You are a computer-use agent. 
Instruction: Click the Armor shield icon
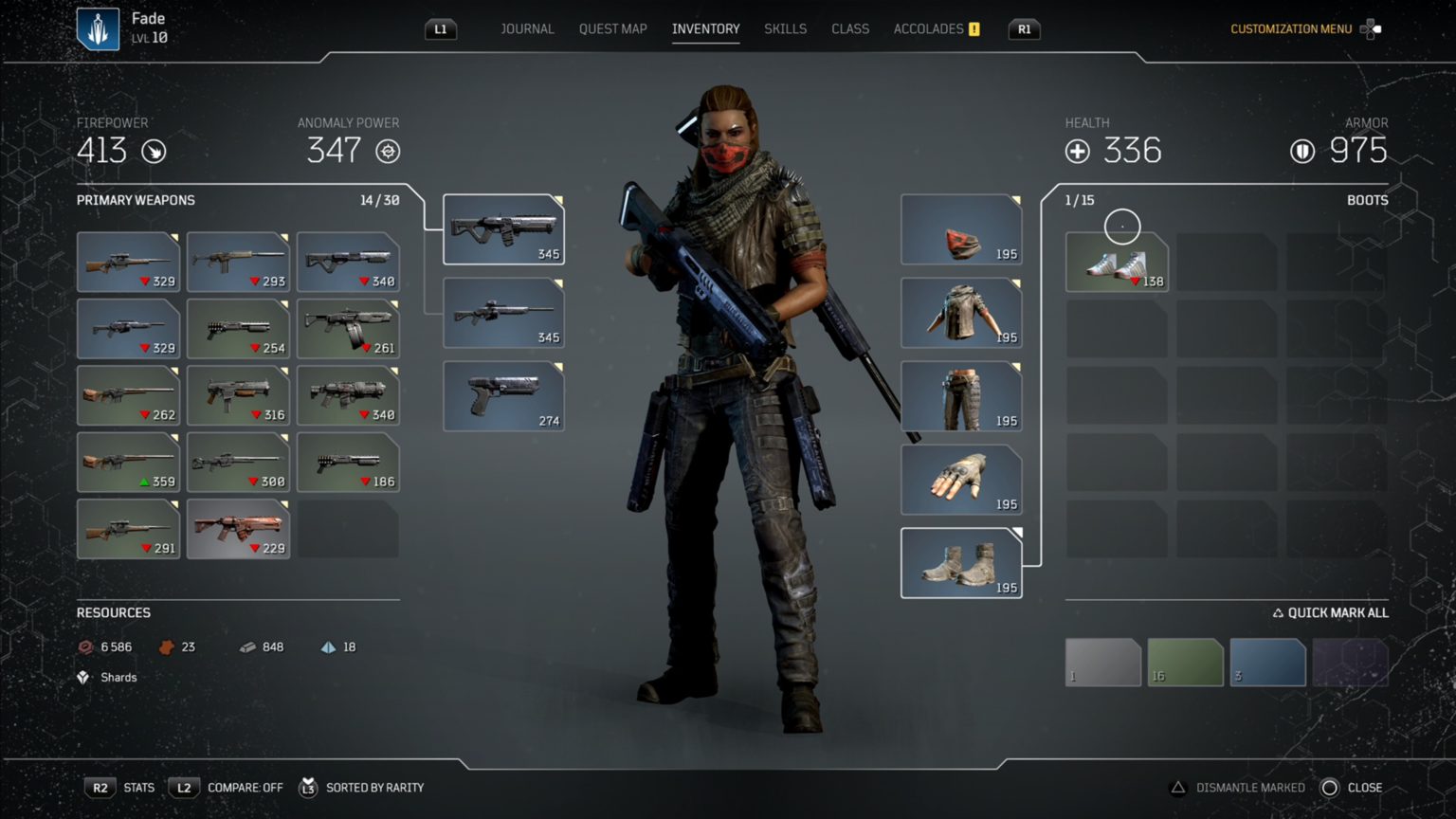click(1302, 151)
